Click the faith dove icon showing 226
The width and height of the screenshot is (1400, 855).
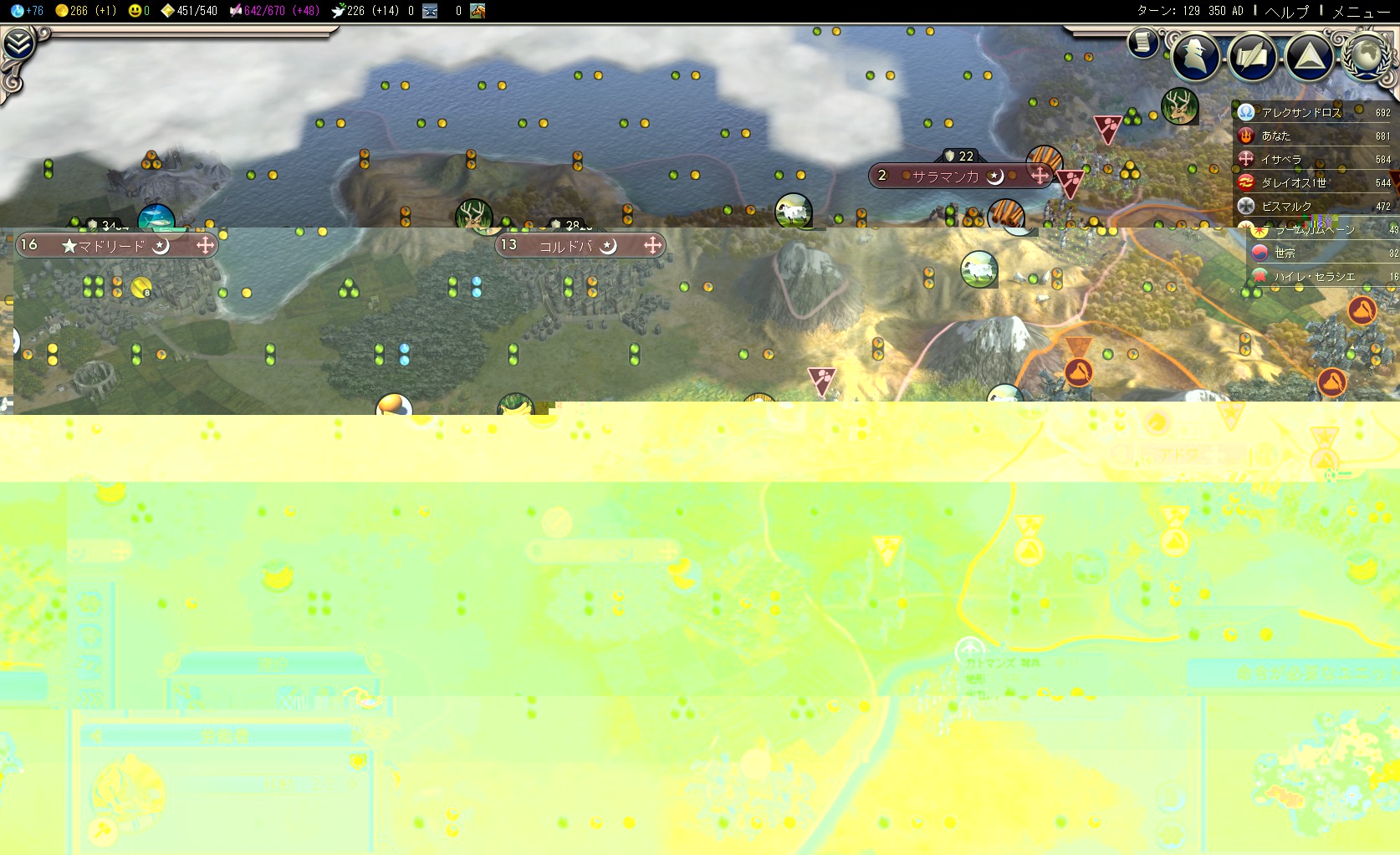pyautogui.click(x=337, y=11)
